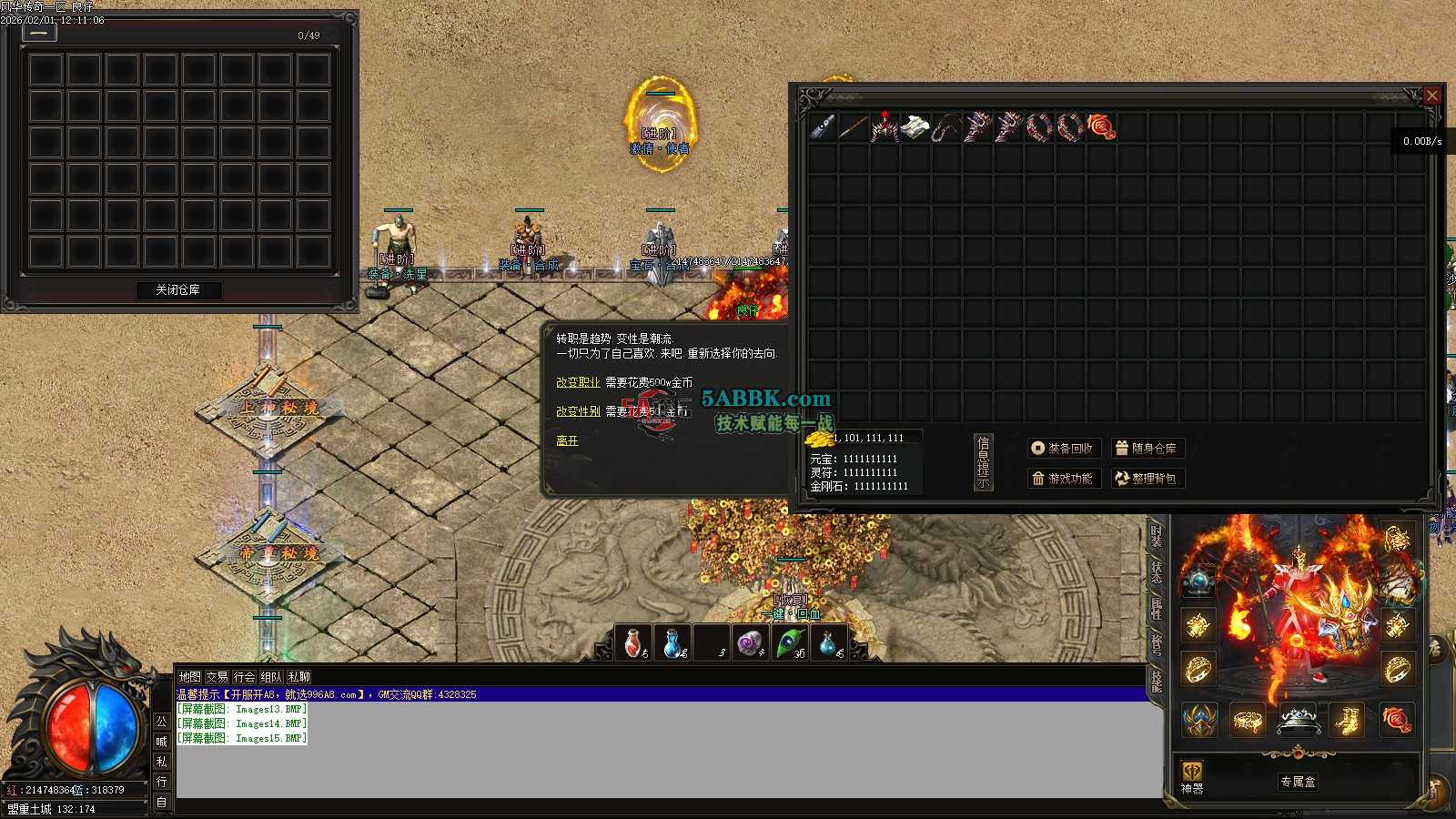Use the green leaf hotbar item
This screenshot has width=1456, height=819.
(x=790, y=643)
